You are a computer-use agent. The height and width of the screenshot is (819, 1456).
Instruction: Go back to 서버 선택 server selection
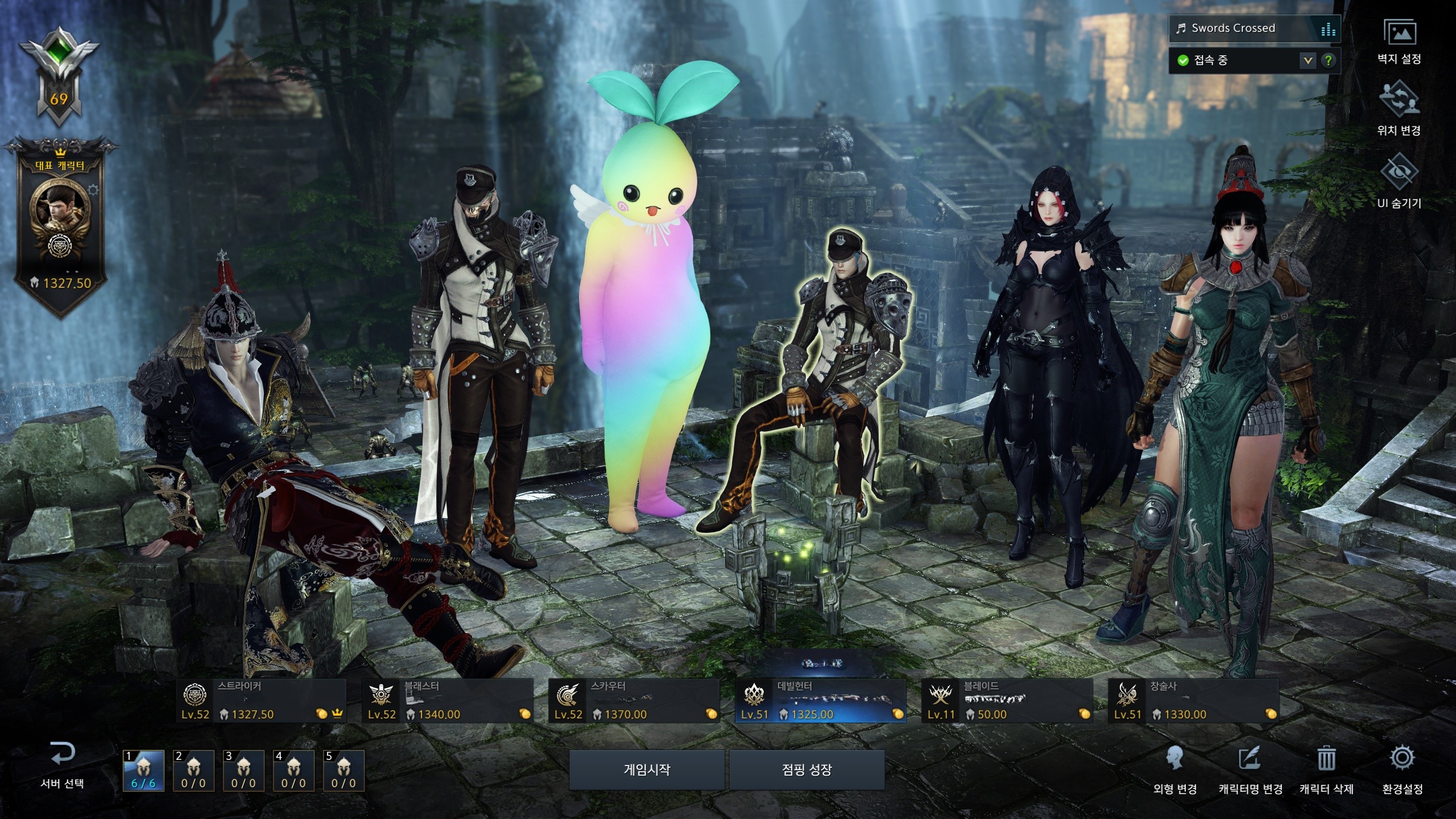62,765
